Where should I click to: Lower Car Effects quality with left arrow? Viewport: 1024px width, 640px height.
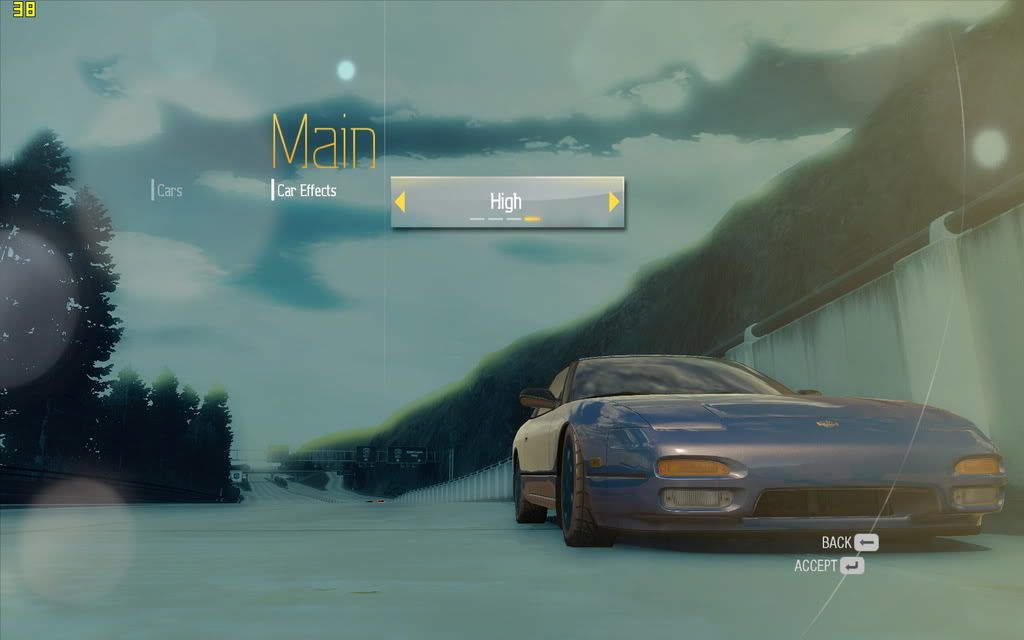coord(400,202)
